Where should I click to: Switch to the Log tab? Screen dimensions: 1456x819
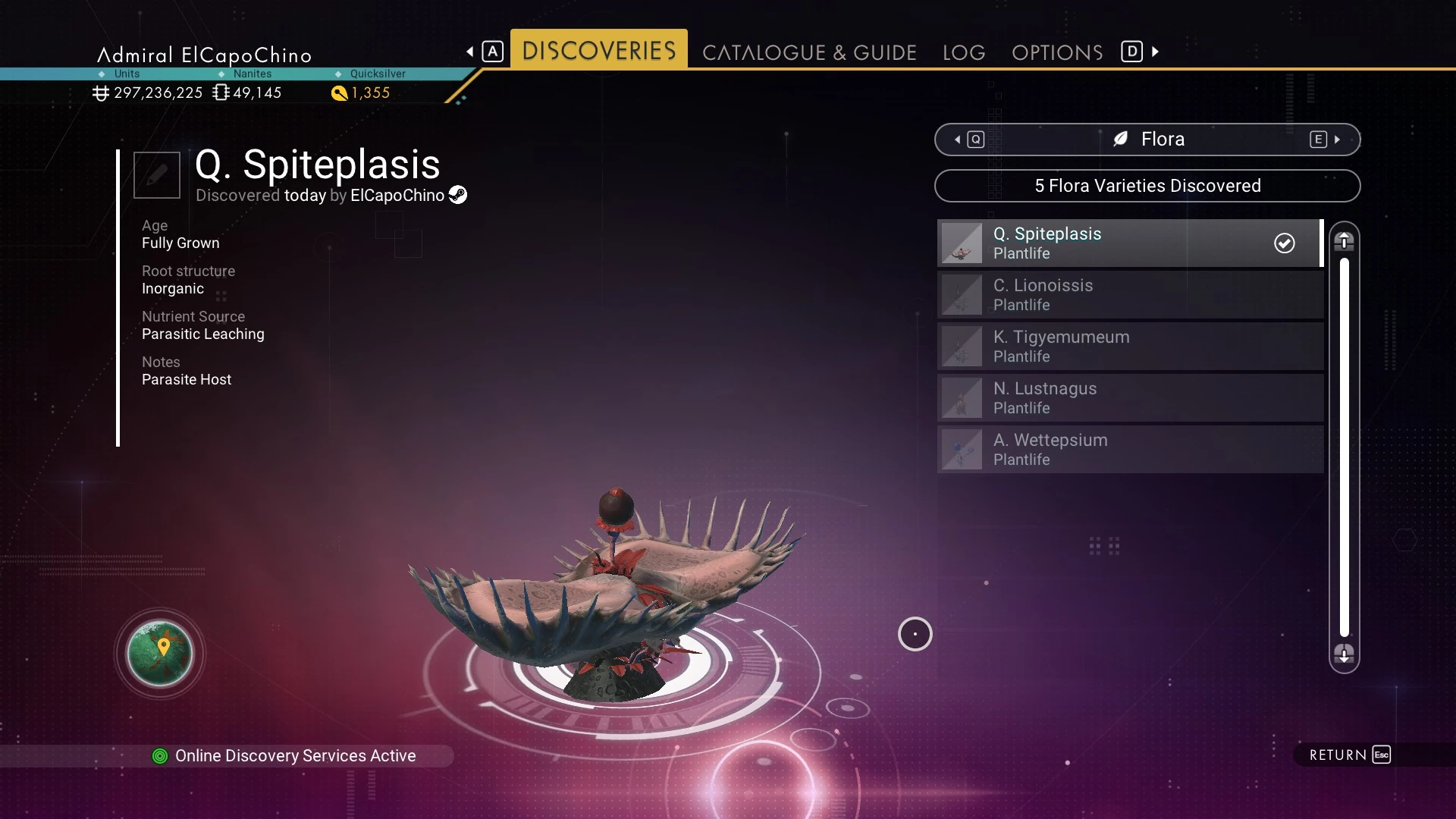click(x=964, y=52)
